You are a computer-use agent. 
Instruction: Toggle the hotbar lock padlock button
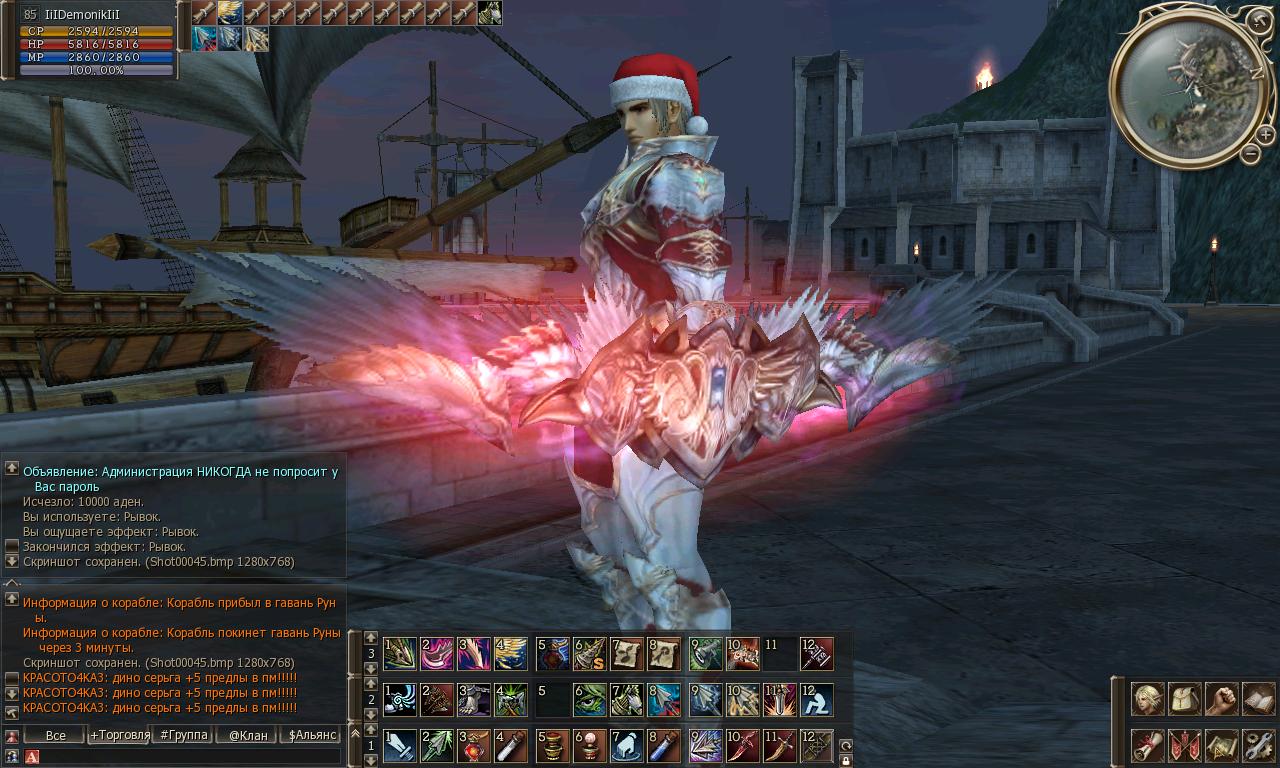846,760
